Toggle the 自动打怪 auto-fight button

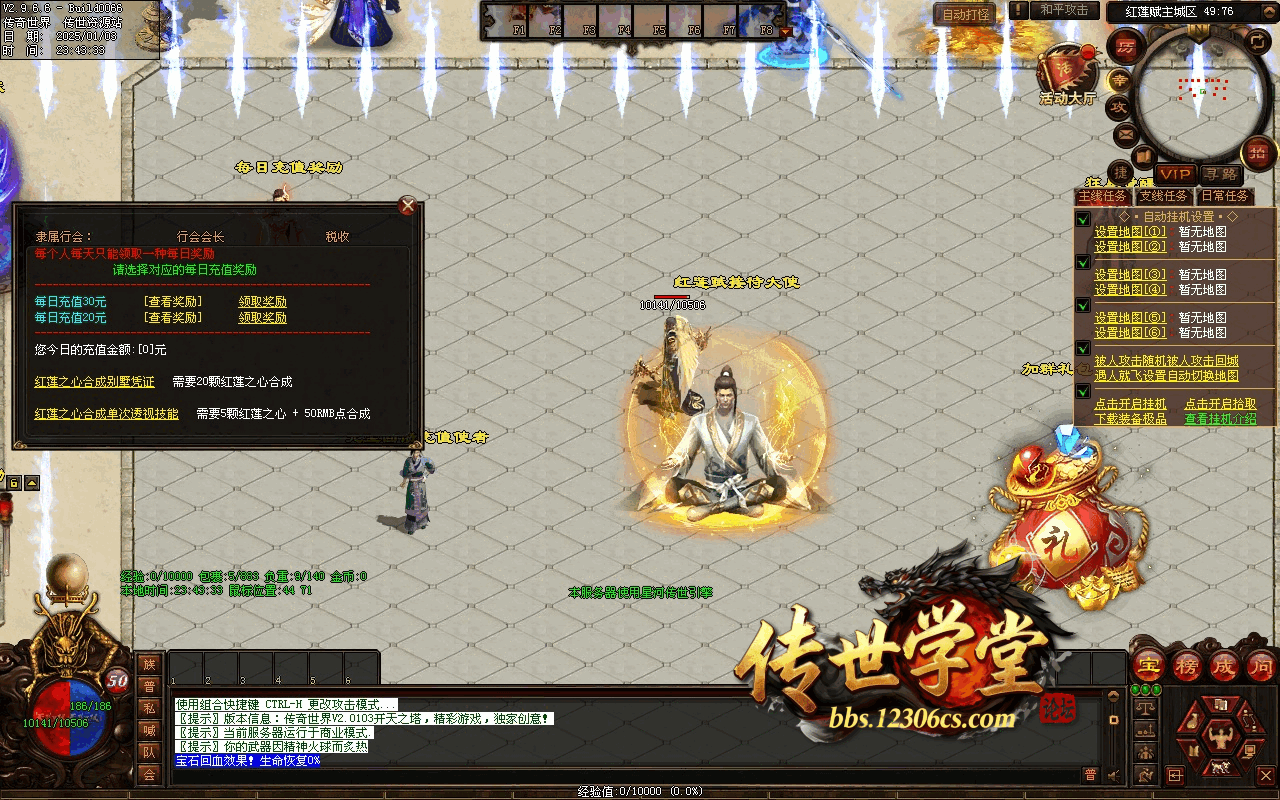pos(966,14)
